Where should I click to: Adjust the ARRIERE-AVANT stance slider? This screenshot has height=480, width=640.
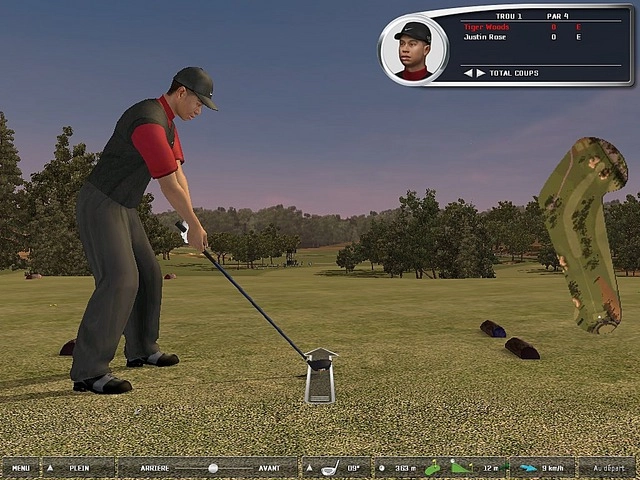pyautogui.click(x=212, y=468)
